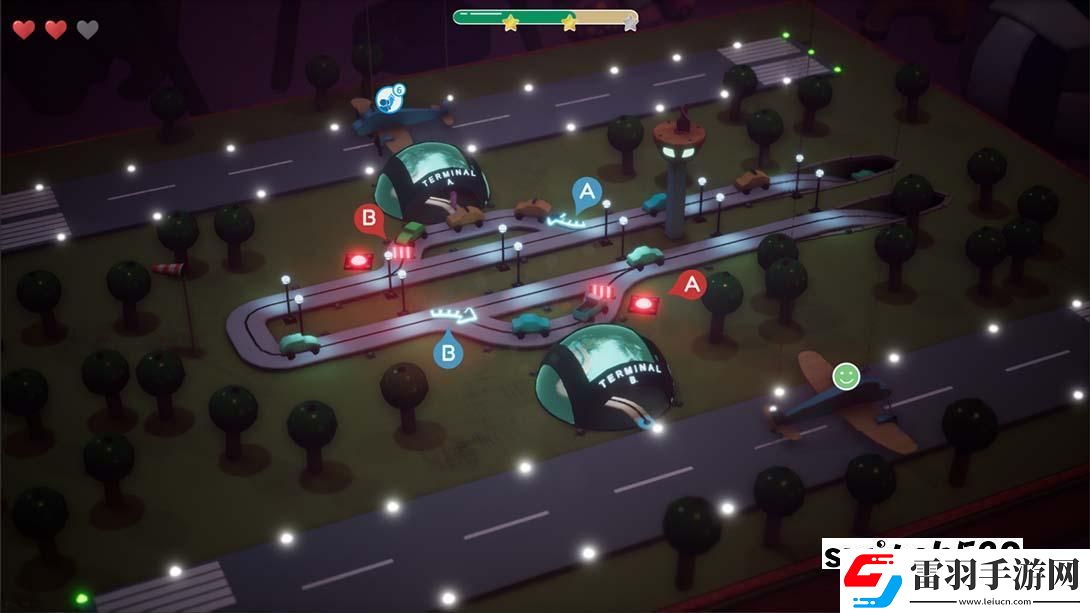Select the red B route marker
Screen dimensions: 1090x613
click(x=369, y=219)
